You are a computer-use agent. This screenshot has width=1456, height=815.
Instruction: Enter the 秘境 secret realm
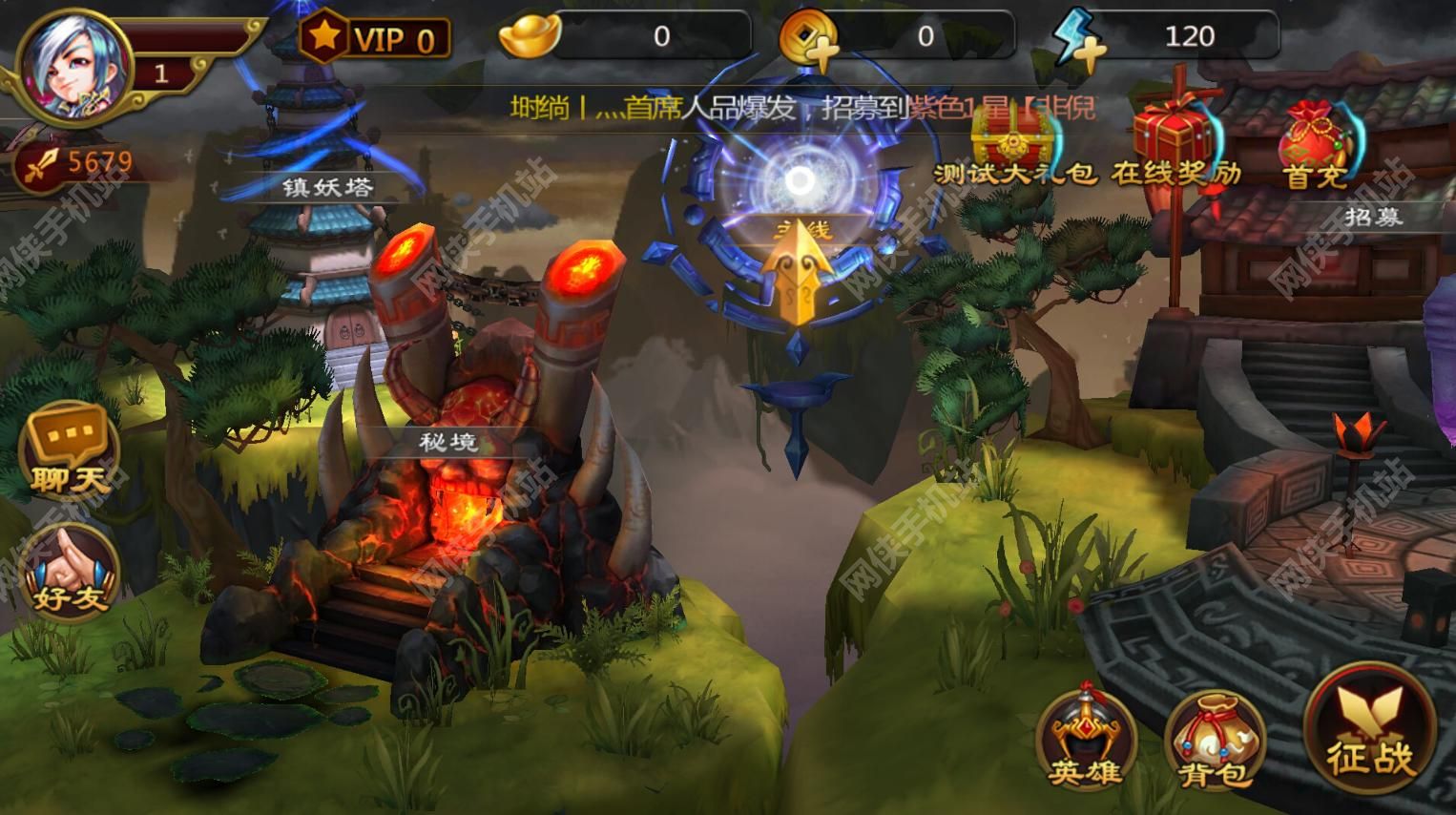(448, 442)
